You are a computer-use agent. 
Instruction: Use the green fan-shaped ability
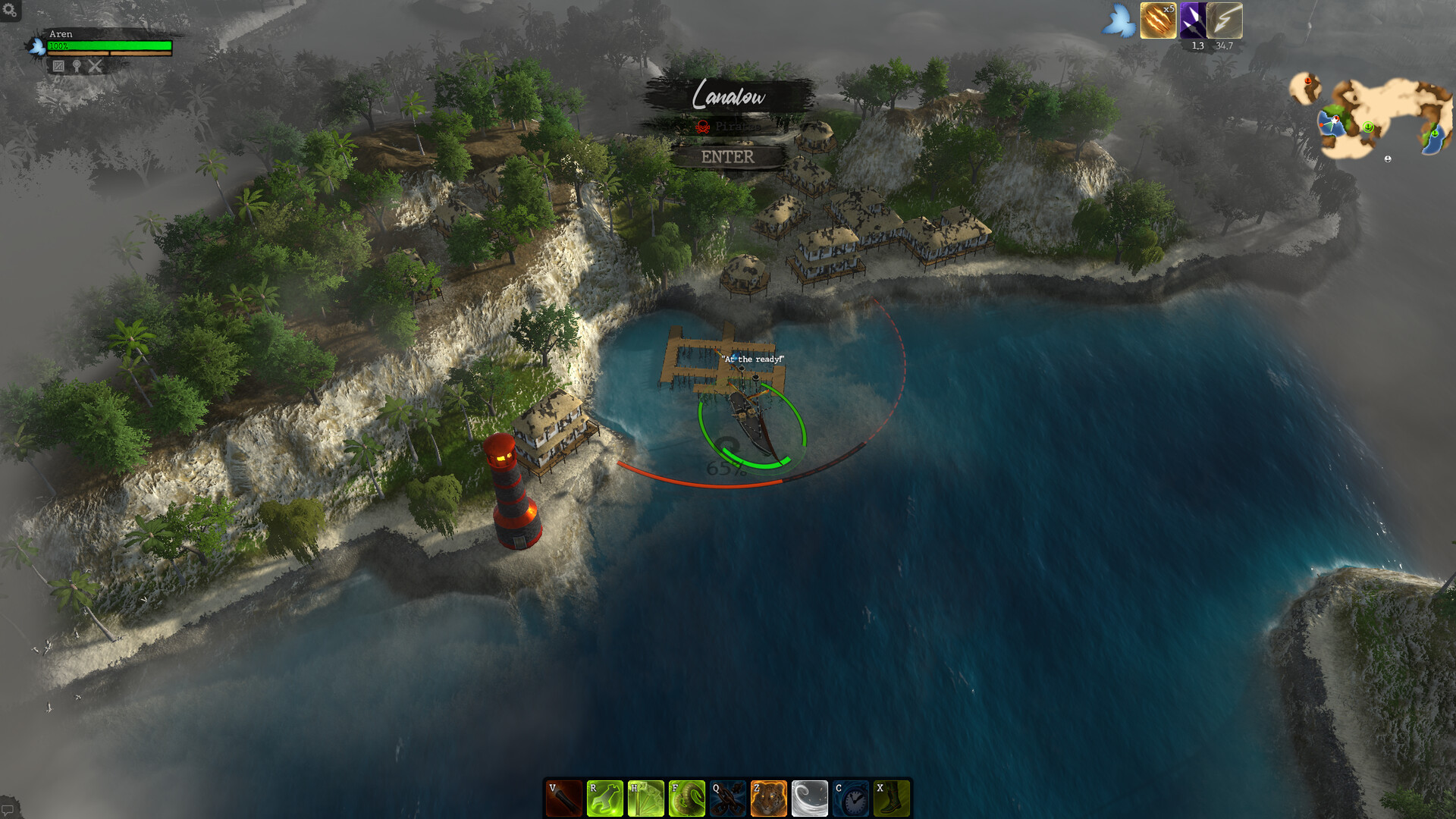pos(646,799)
